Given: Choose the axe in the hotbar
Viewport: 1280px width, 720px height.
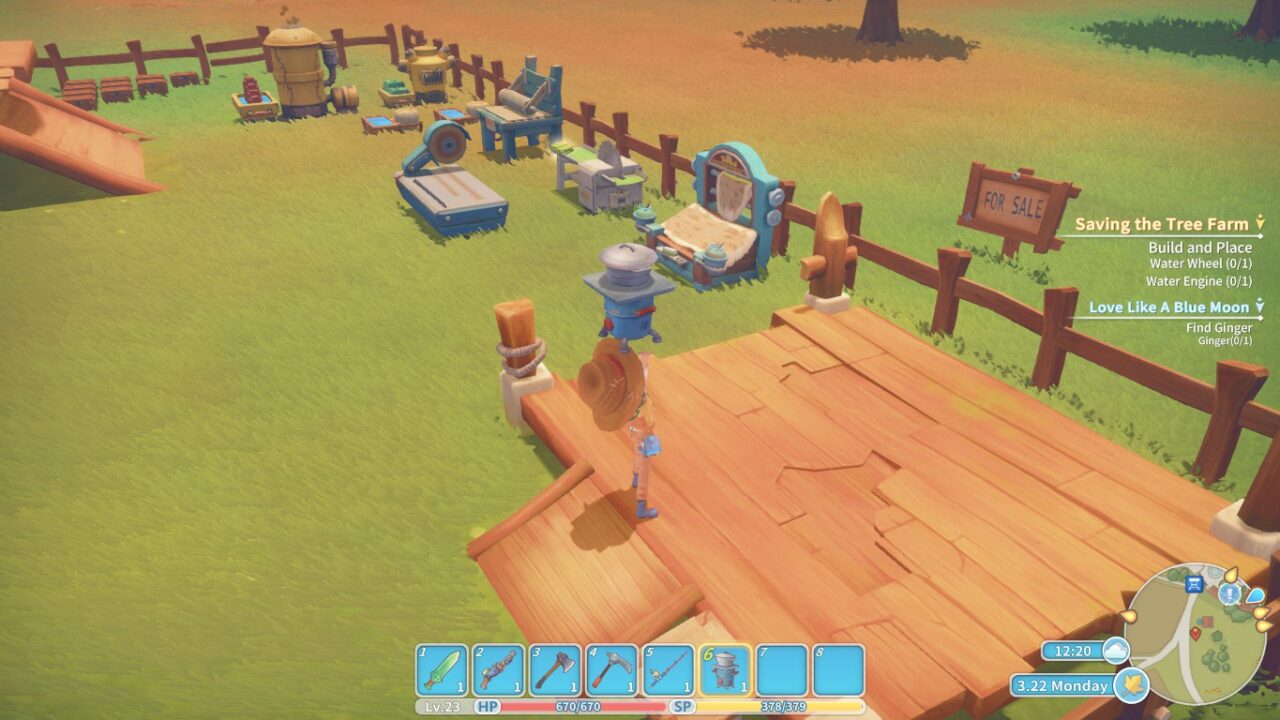Looking at the screenshot, I should (x=555, y=670).
